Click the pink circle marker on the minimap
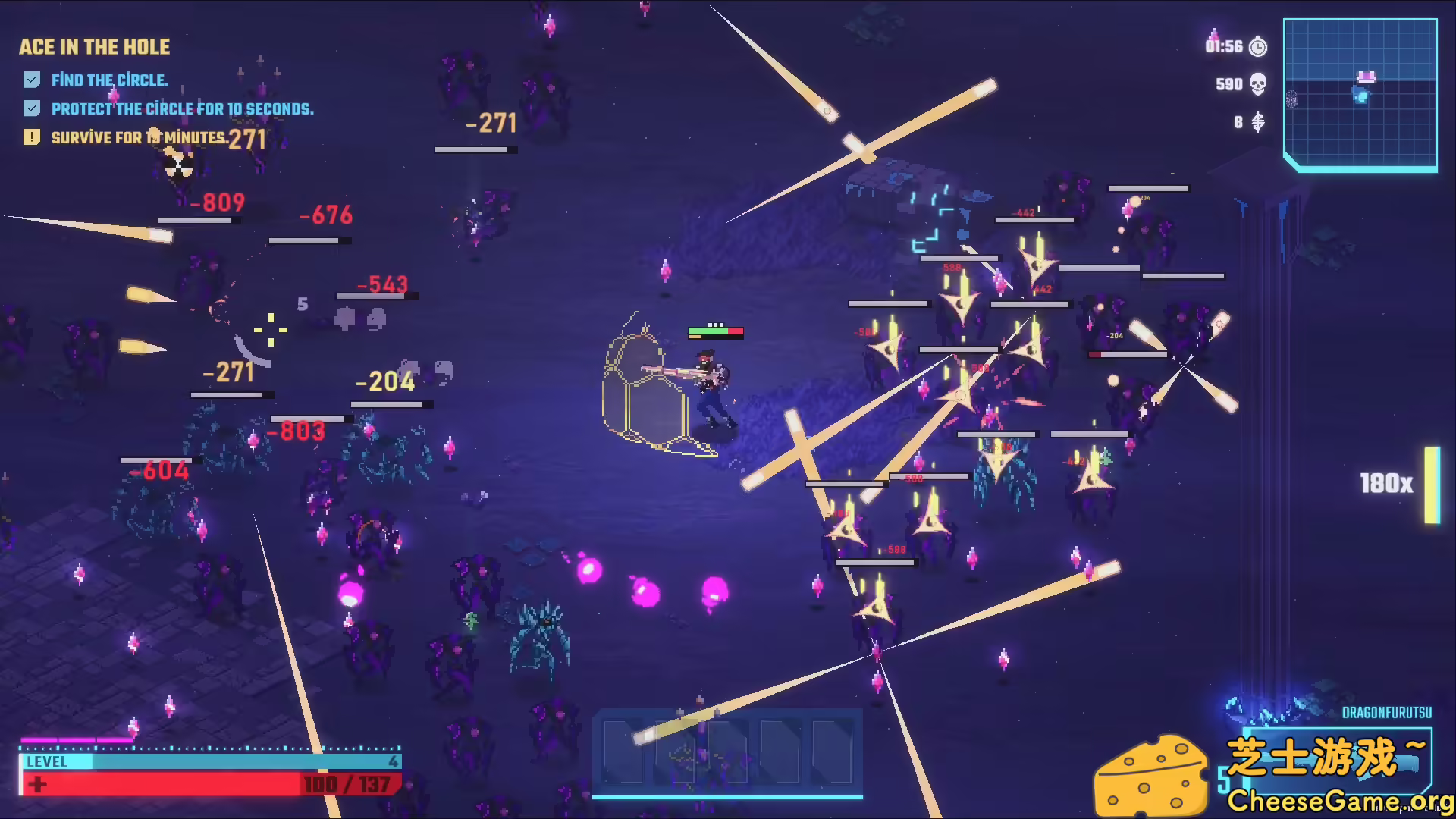 point(1365,76)
